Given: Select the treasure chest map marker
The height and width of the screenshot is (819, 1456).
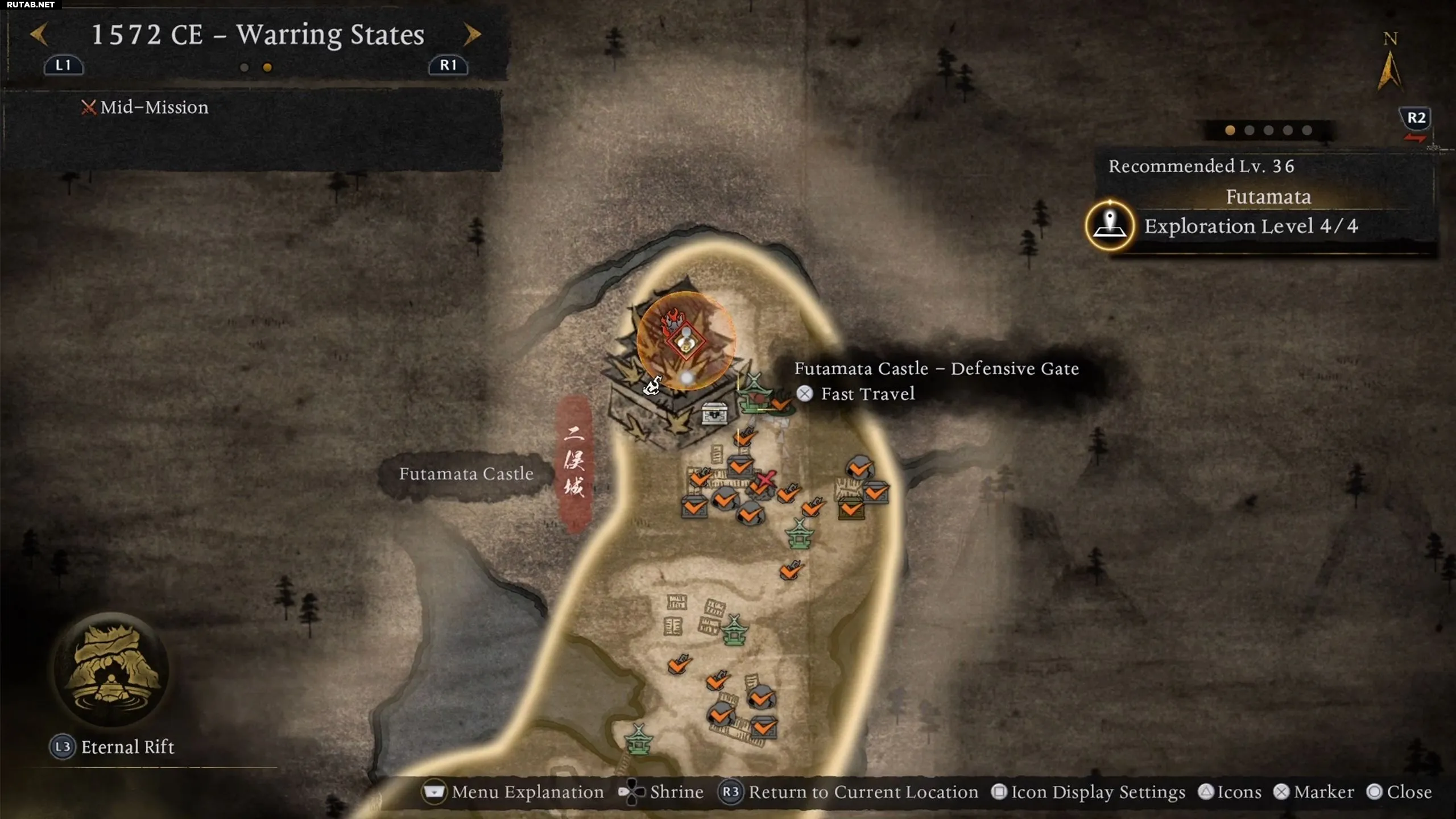Looking at the screenshot, I should pos(714,413).
